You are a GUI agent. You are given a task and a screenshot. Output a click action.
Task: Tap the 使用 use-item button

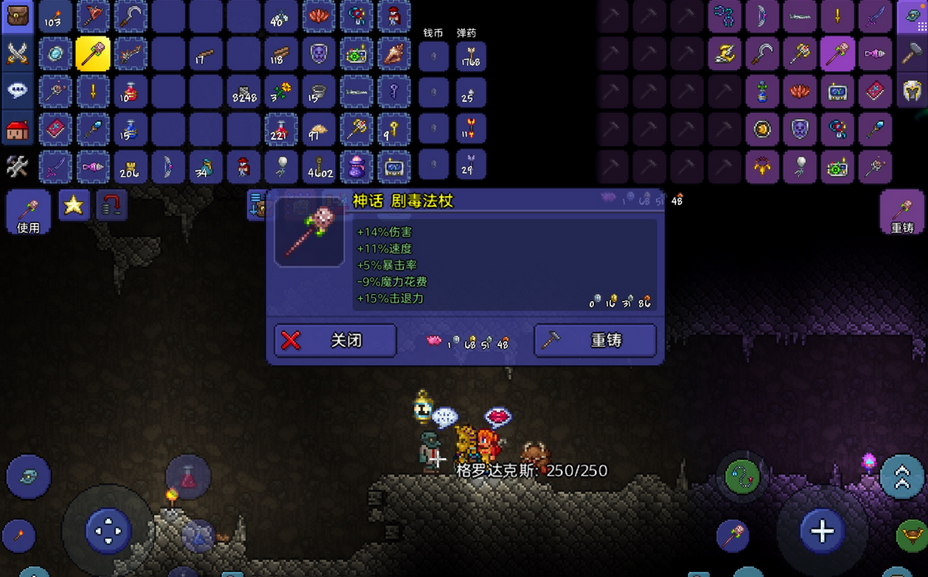pos(28,212)
